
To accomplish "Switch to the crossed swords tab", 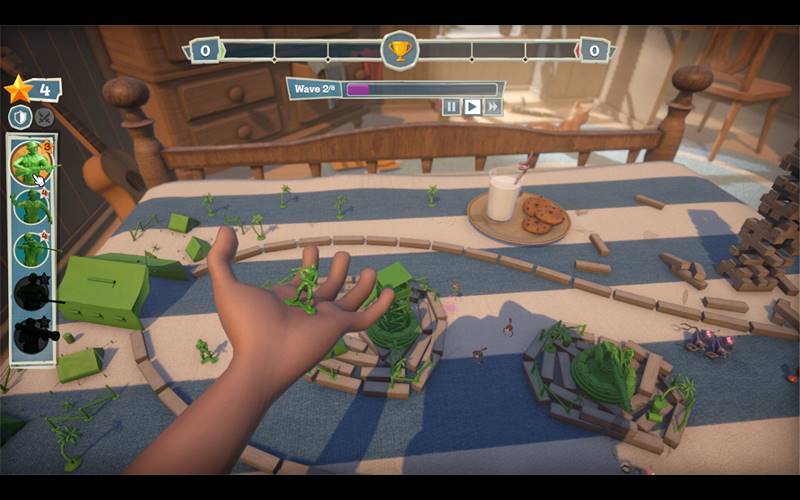I will (44, 117).
